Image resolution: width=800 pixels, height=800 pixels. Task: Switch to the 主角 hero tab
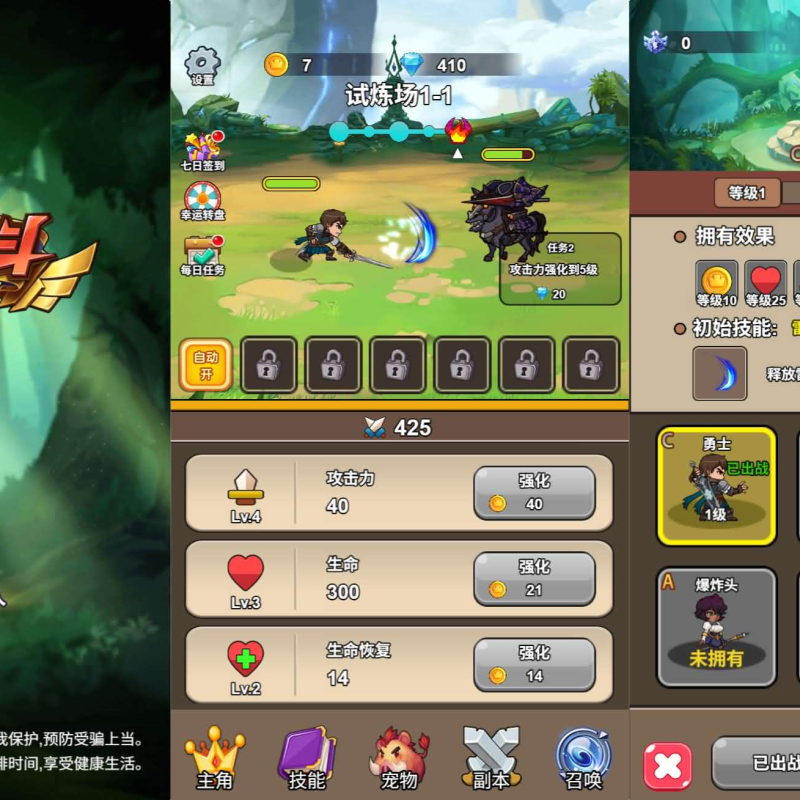point(214,758)
